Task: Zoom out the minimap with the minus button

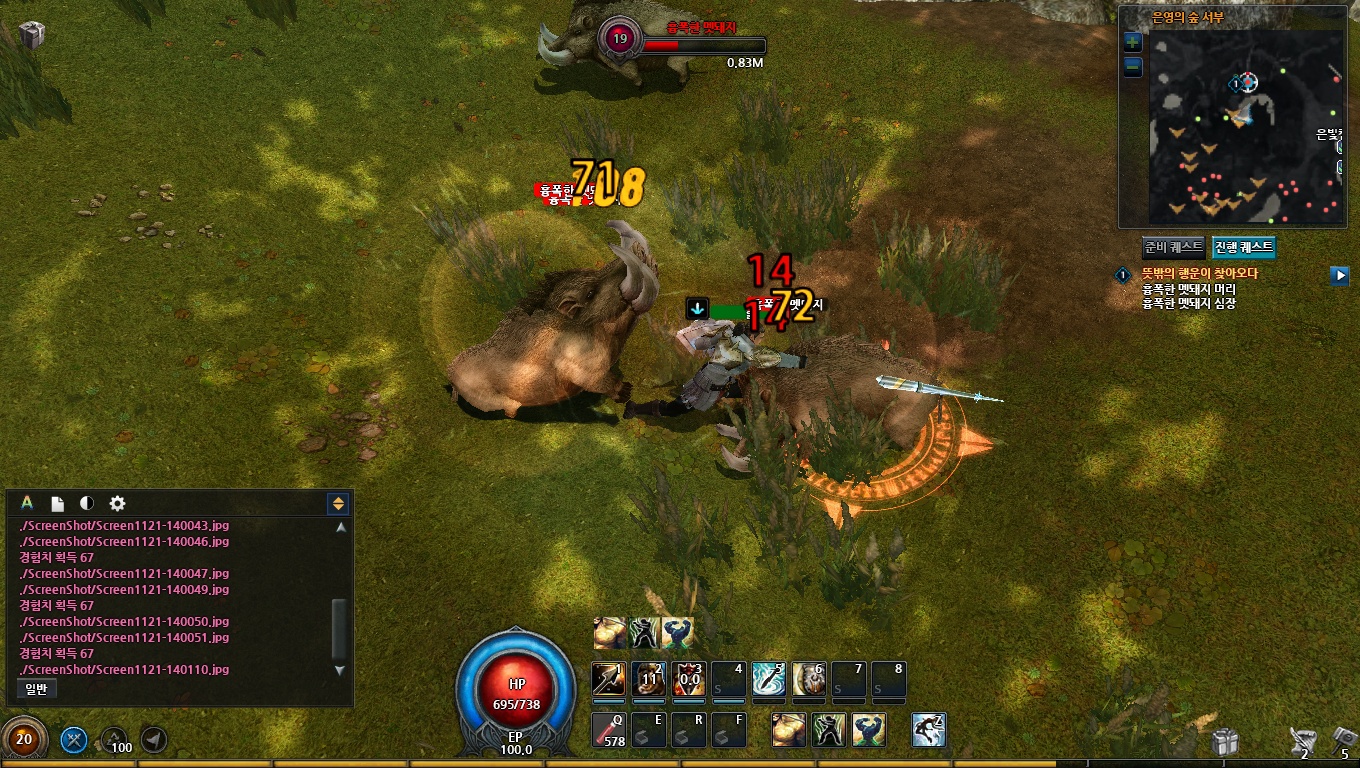Action: point(1132,67)
